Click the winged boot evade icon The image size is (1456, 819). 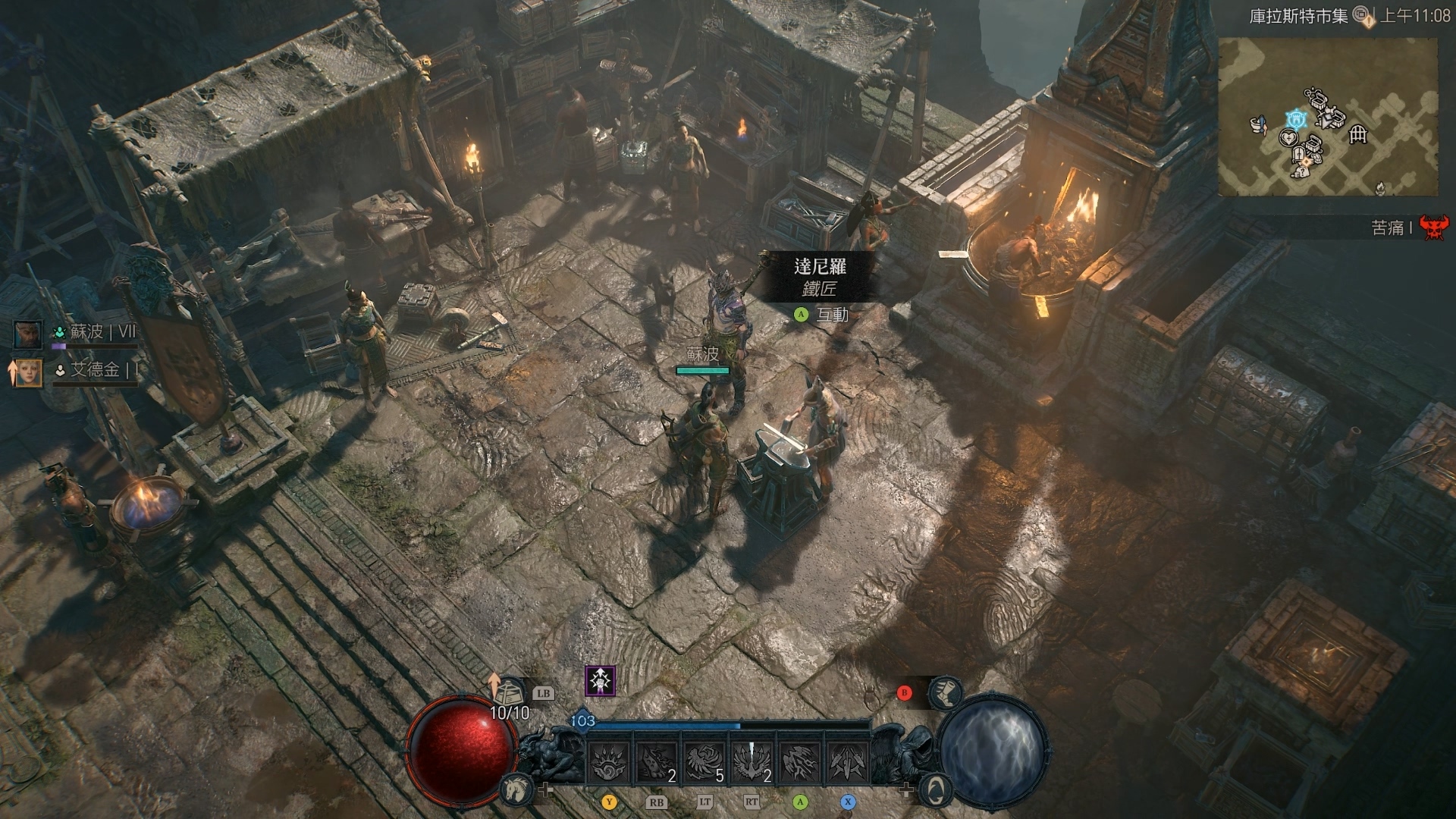tap(946, 692)
